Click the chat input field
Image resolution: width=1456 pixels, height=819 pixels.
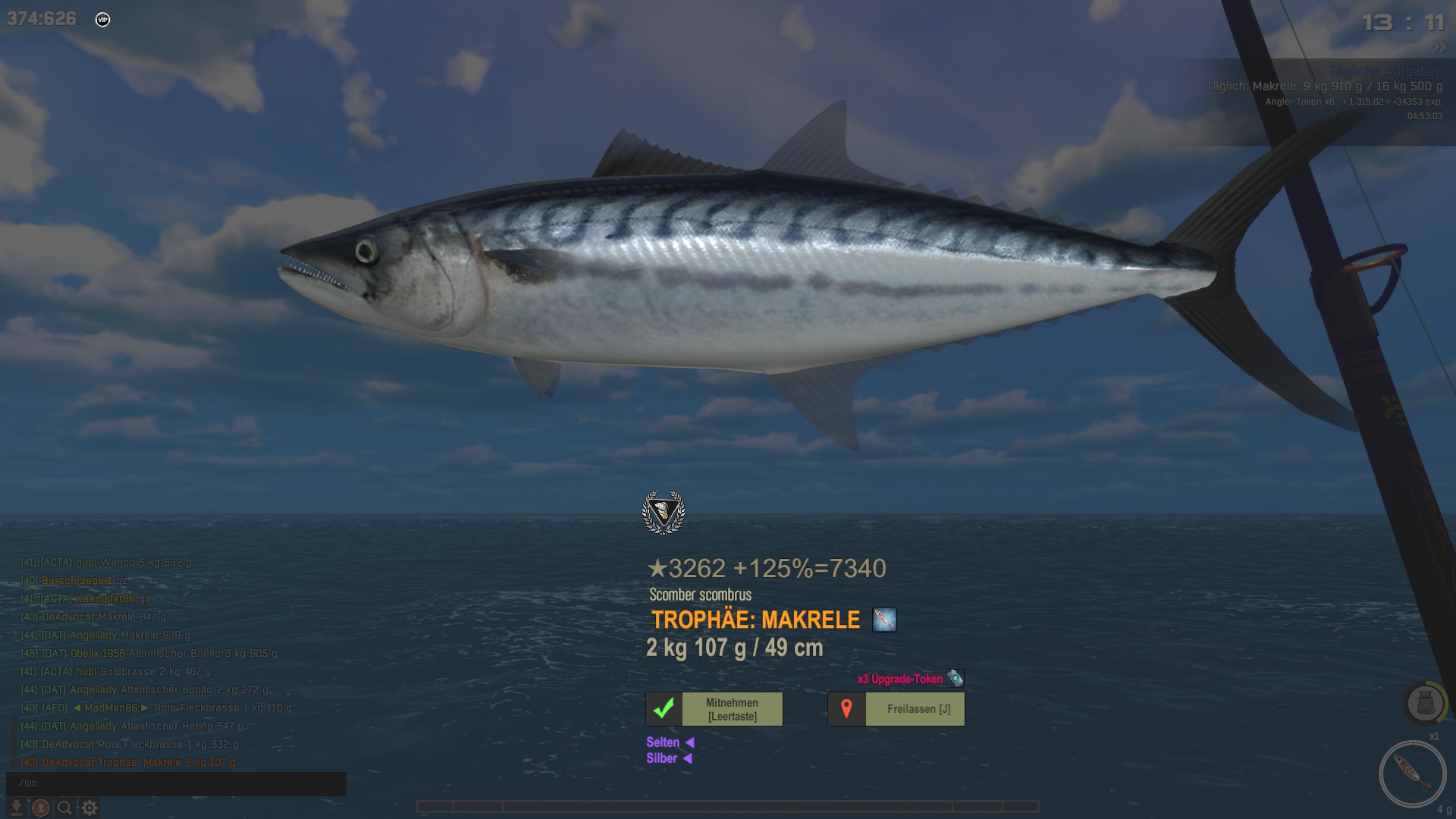[176, 783]
